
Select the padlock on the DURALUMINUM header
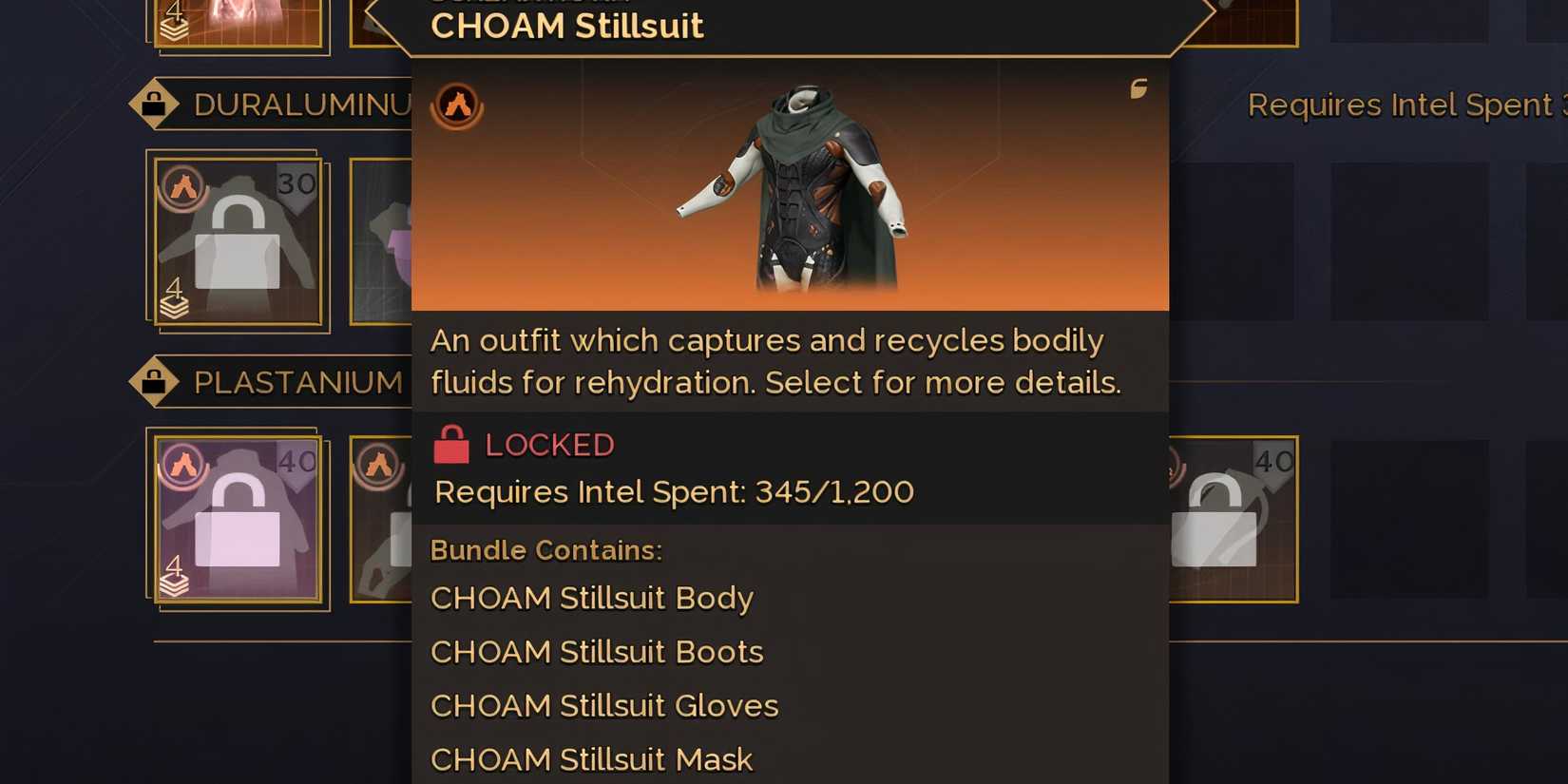pyautogui.click(x=155, y=102)
